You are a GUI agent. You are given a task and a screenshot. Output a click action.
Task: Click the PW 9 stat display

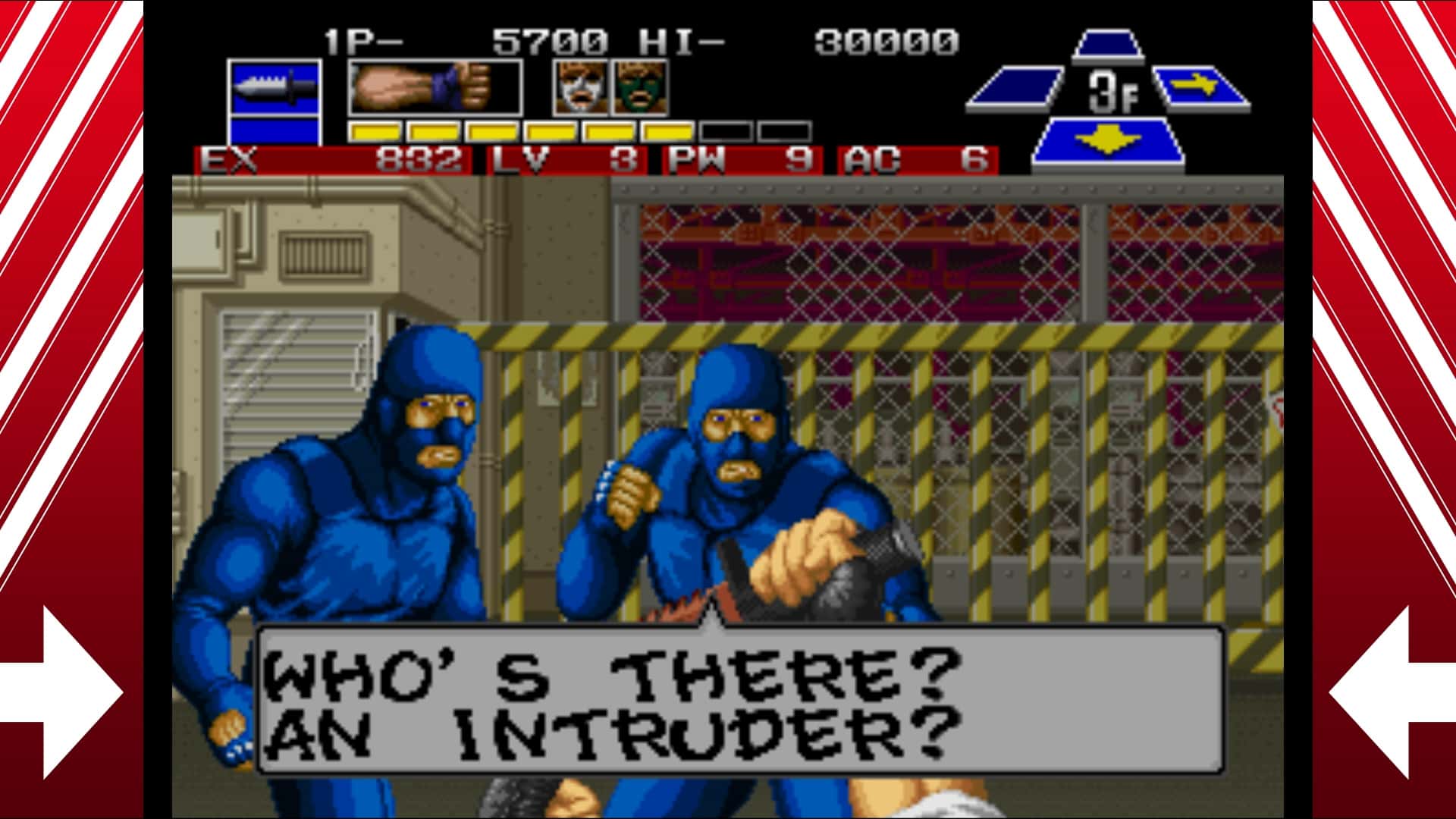click(739, 161)
